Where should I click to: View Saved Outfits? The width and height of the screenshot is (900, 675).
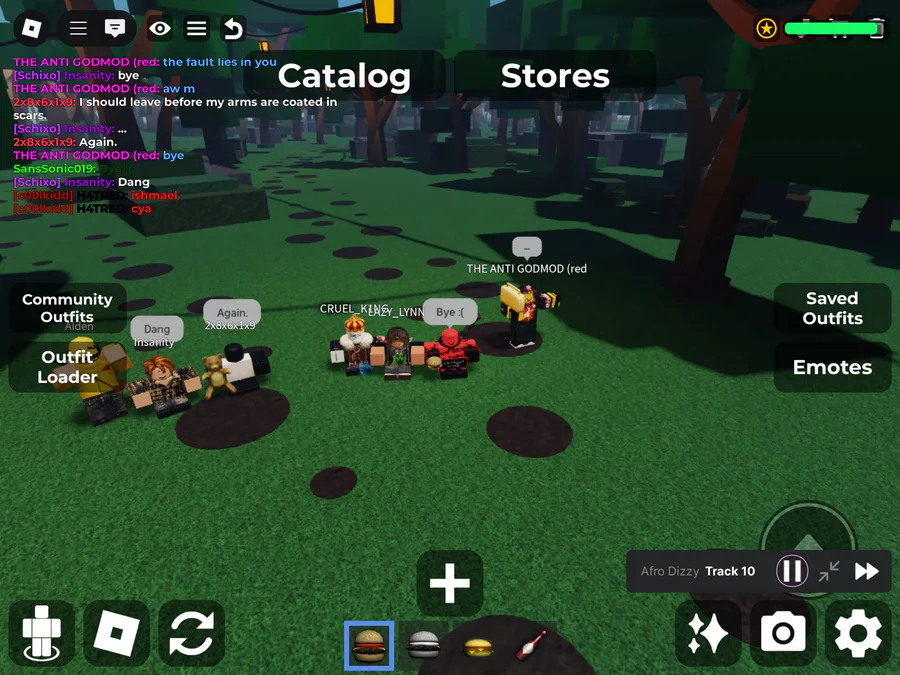[832, 308]
